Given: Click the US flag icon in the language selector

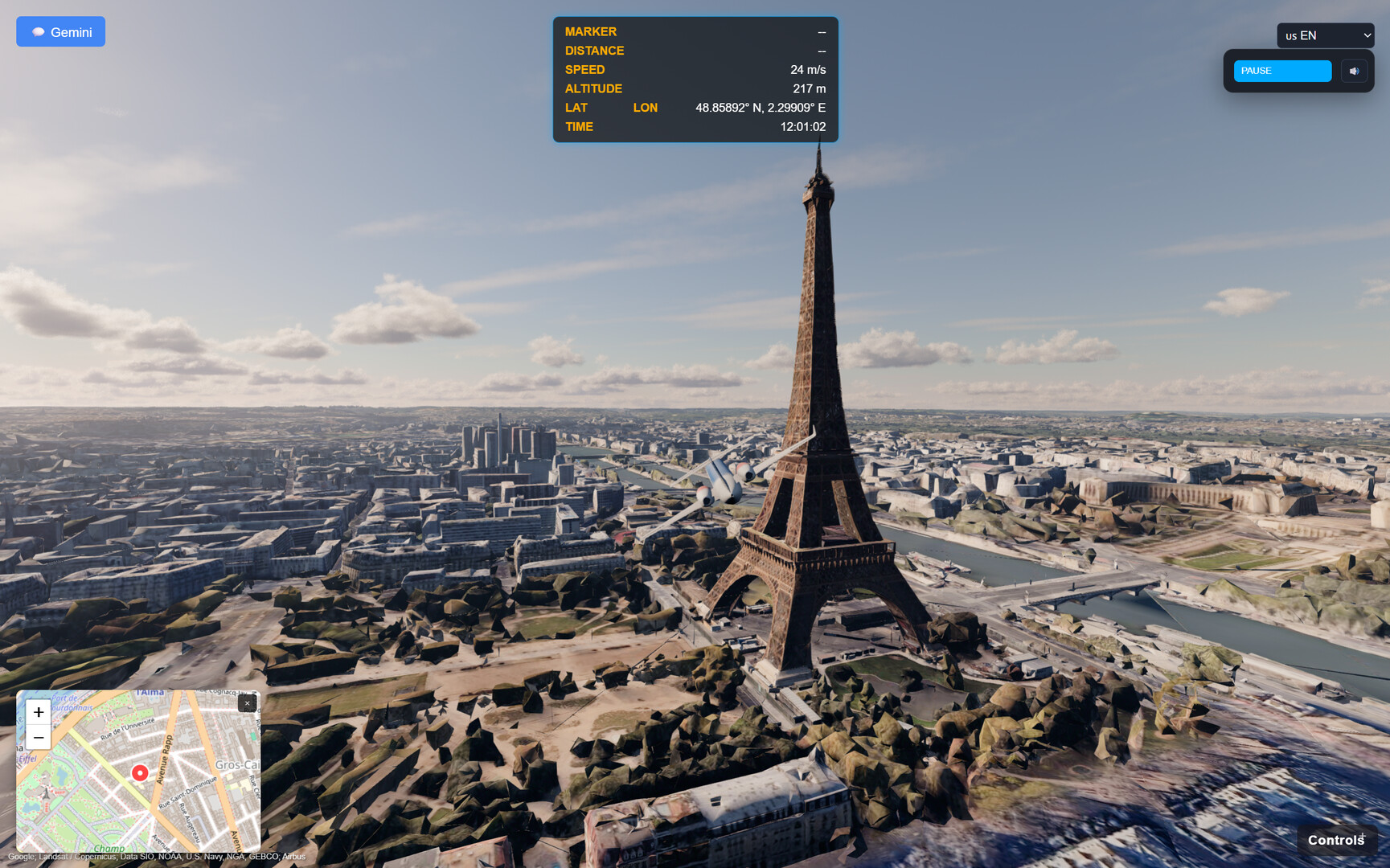Looking at the screenshot, I should tap(1291, 35).
